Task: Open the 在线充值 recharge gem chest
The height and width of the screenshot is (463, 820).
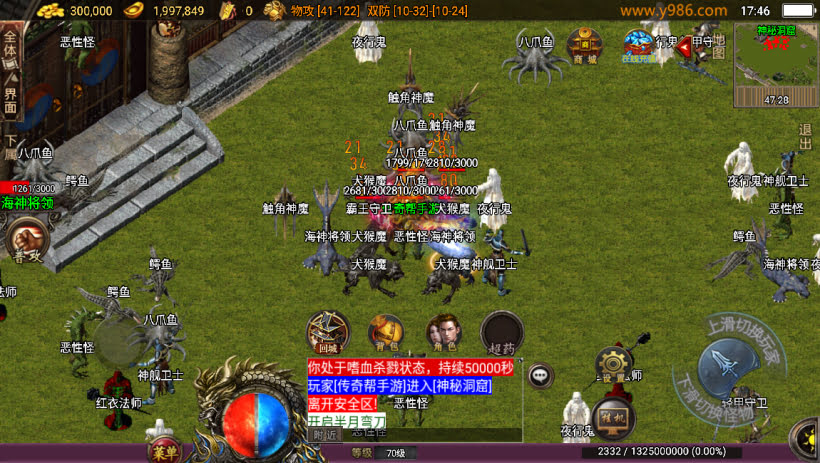Action: pyautogui.click(x=638, y=45)
